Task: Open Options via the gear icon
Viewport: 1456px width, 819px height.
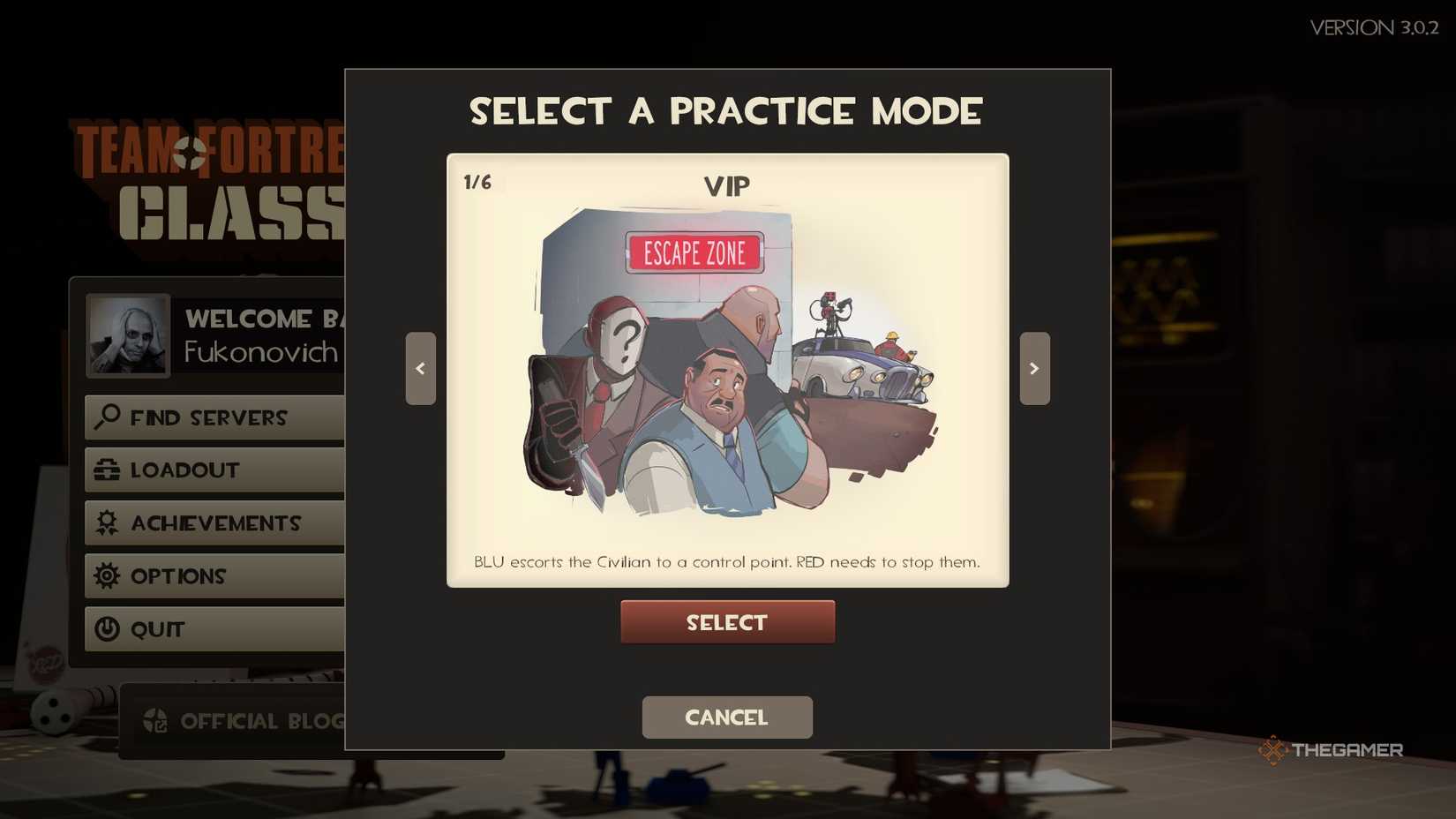Action: click(106, 575)
